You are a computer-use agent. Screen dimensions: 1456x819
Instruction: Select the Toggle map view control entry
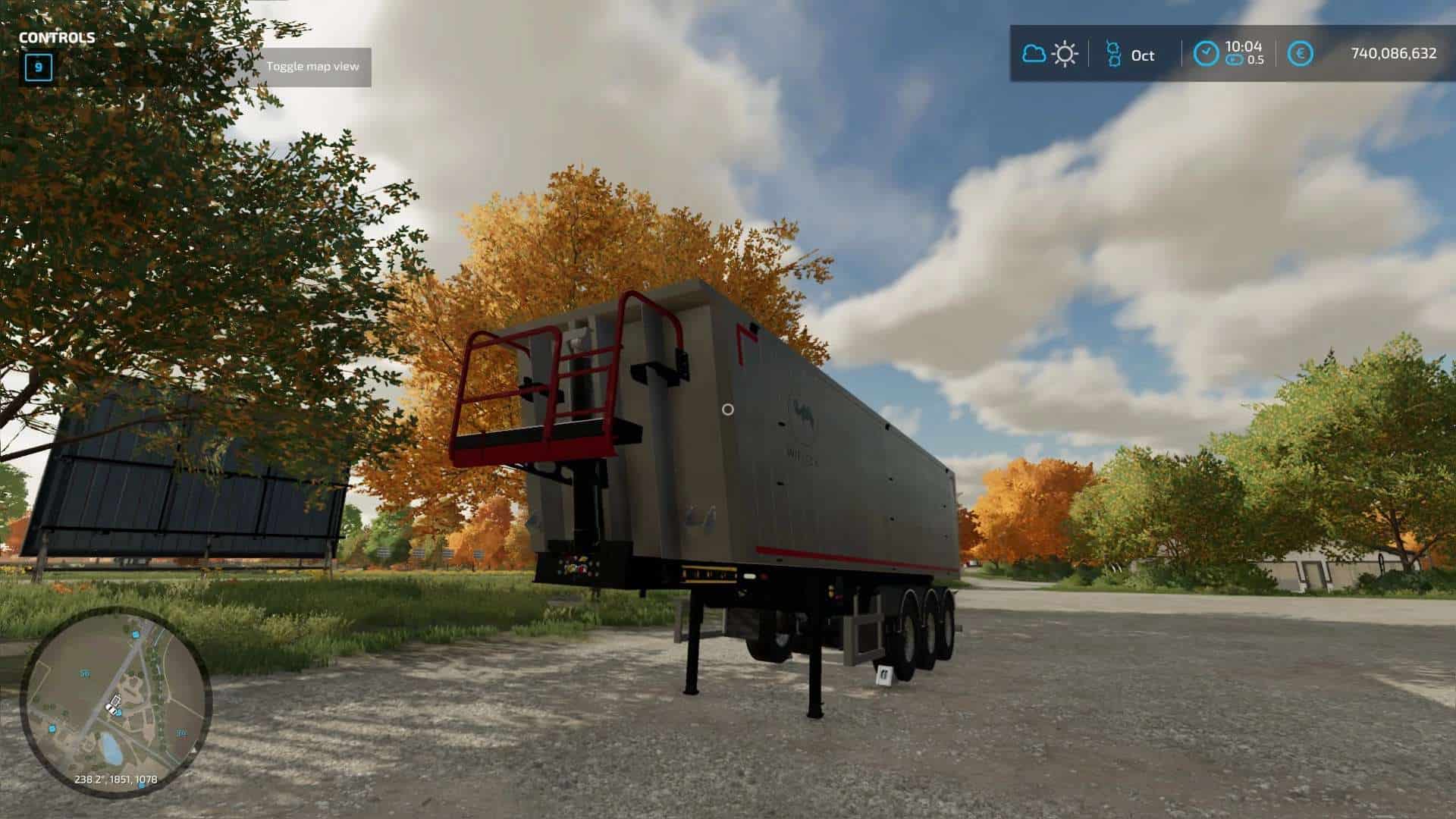tap(312, 67)
